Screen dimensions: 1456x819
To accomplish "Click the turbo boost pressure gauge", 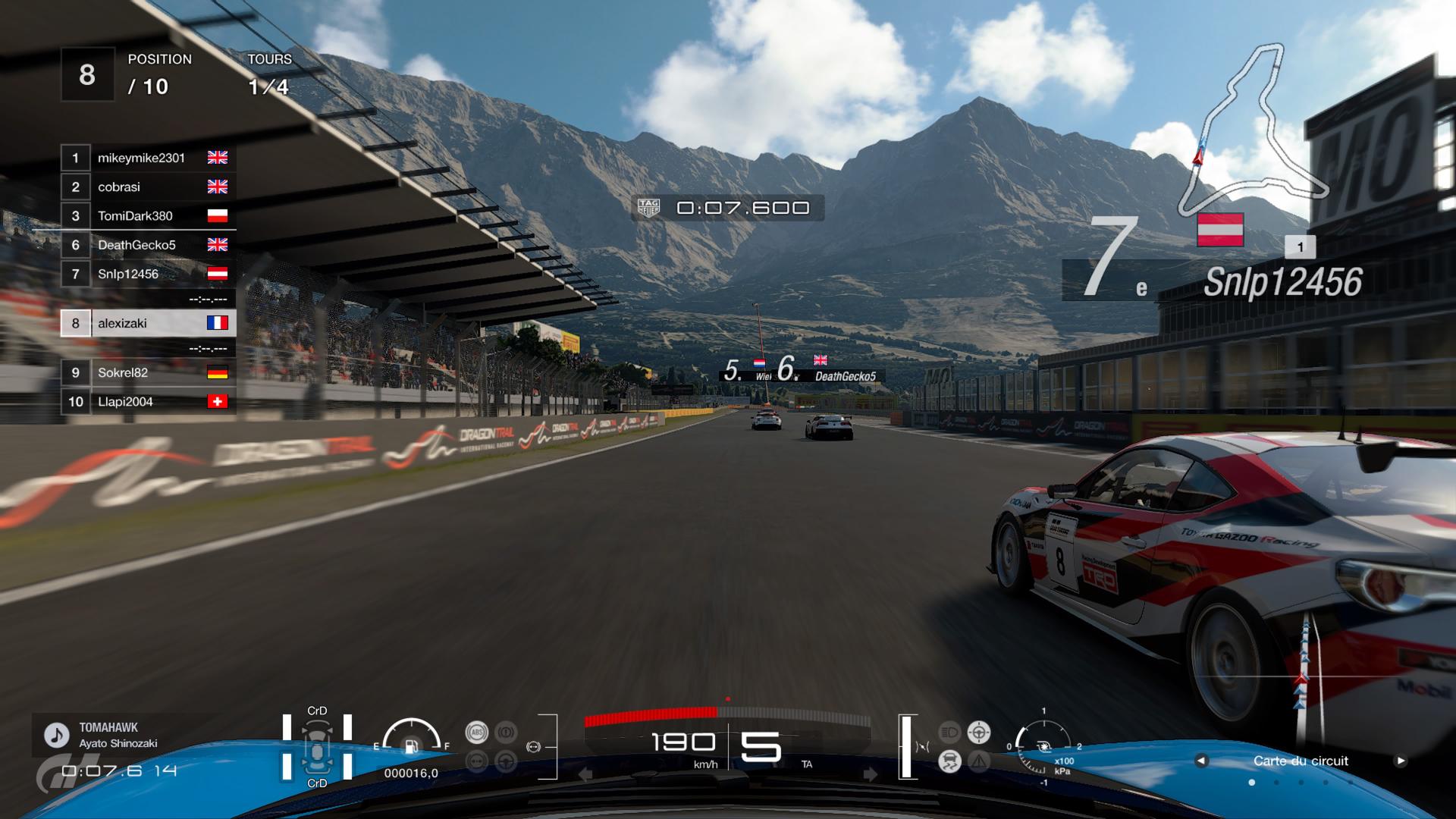I will pyautogui.click(x=1044, y=746).
